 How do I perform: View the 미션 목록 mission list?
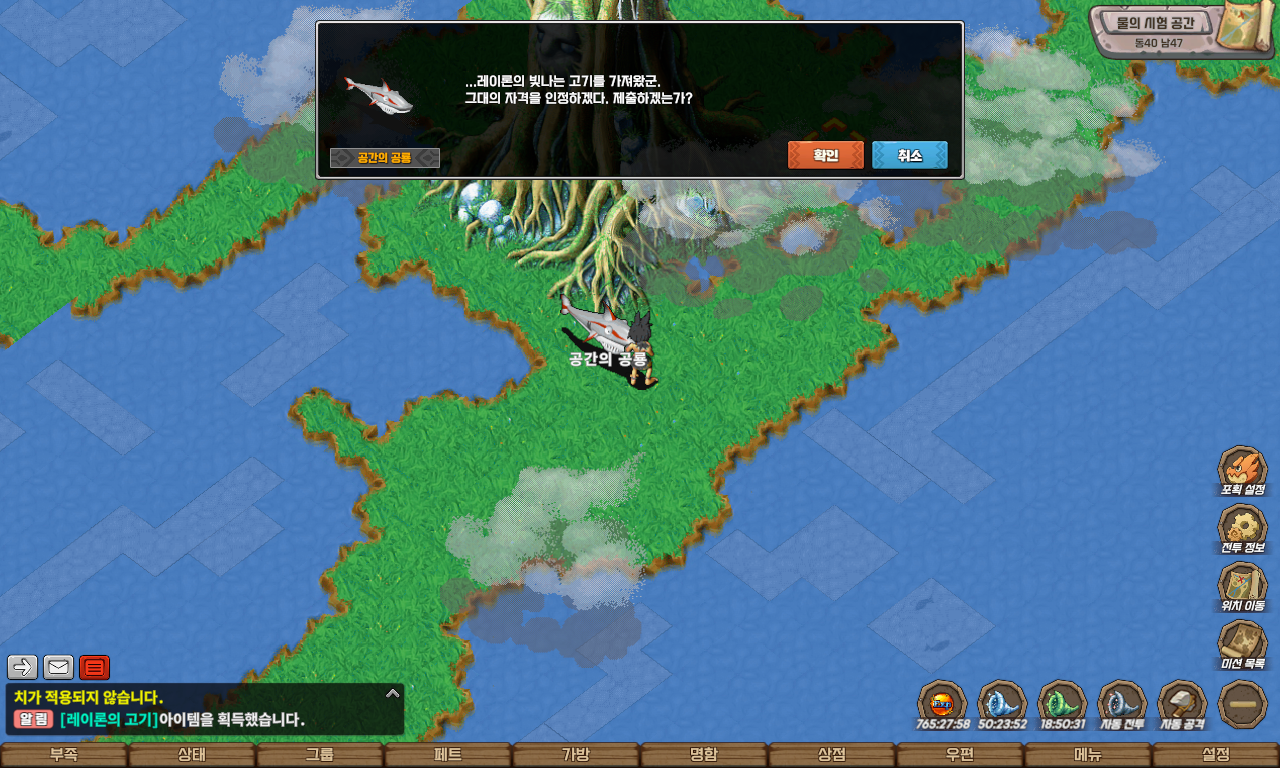pos(1242,643)
